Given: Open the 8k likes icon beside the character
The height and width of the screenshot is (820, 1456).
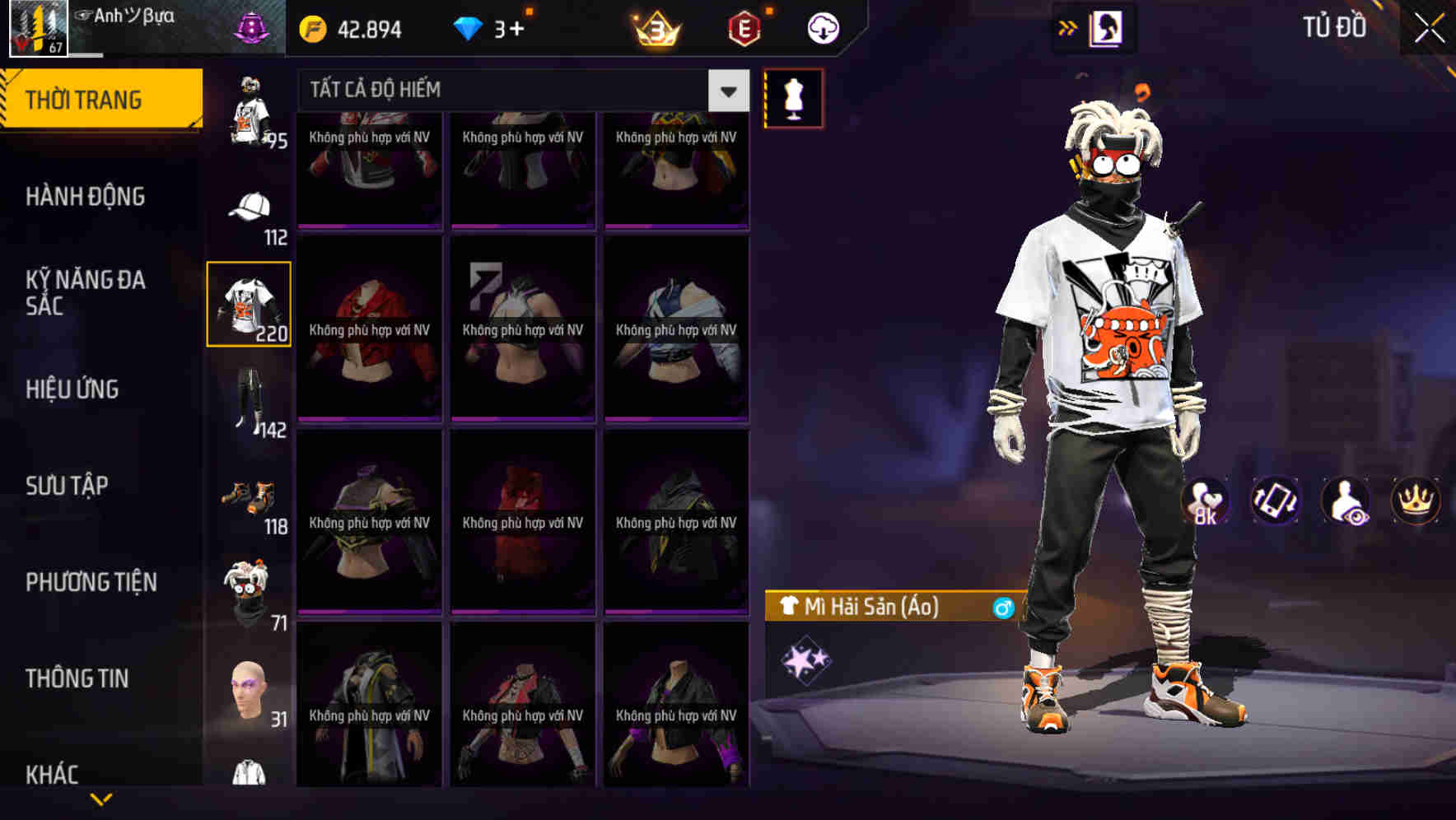Looking at the screenshot, I should (x=1206, y=501).
